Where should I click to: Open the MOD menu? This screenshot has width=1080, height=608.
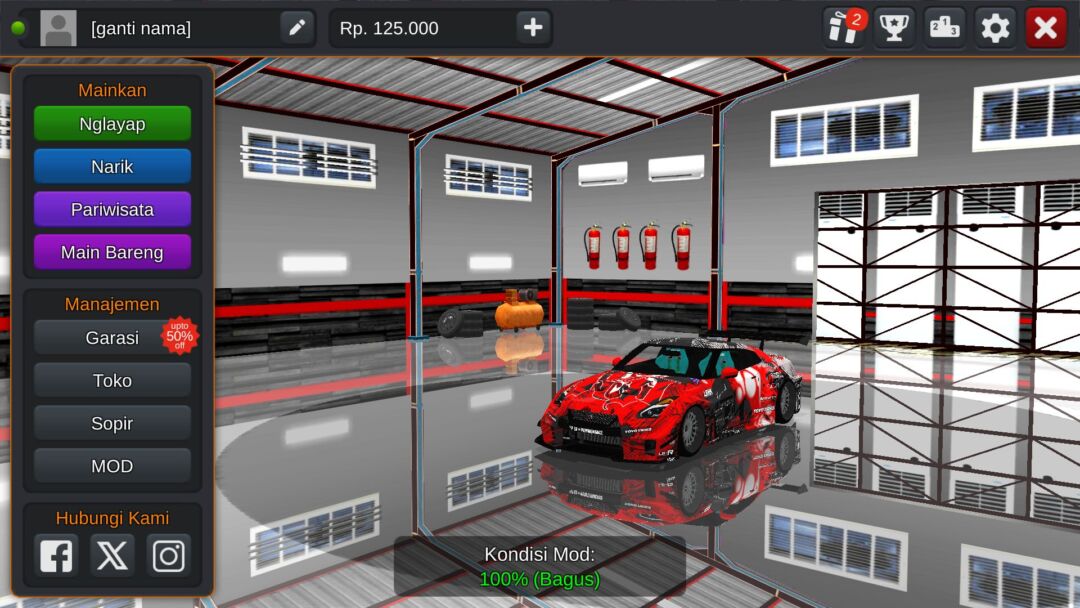112,467
